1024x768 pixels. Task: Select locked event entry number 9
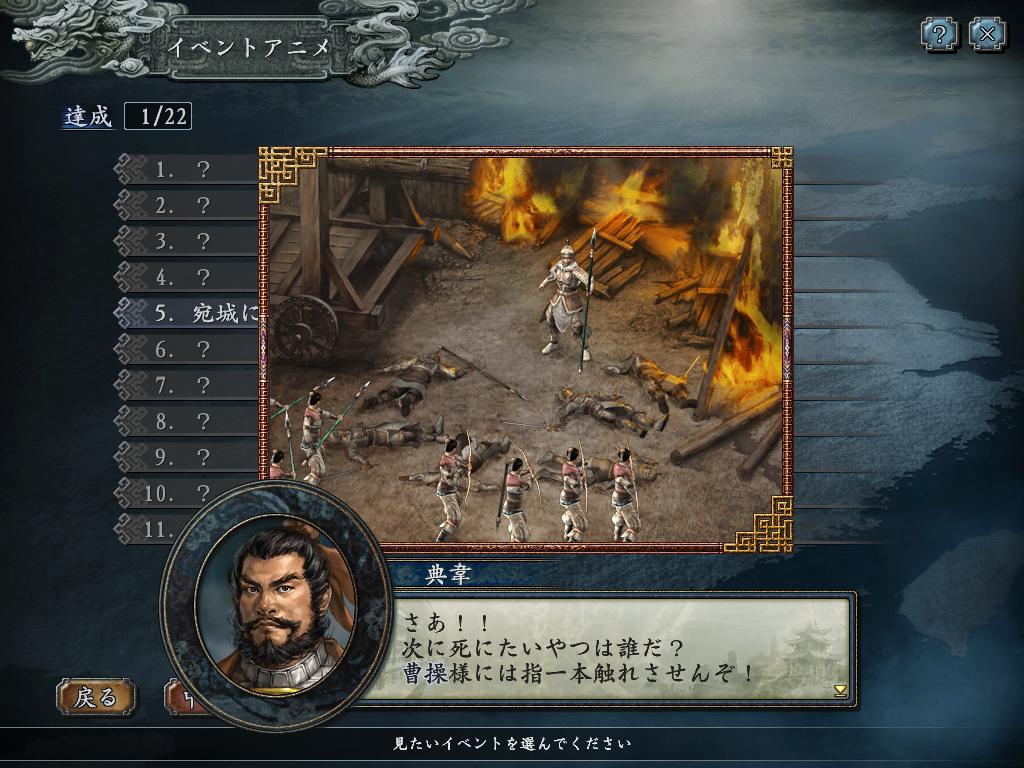click(x=185, y=457)
